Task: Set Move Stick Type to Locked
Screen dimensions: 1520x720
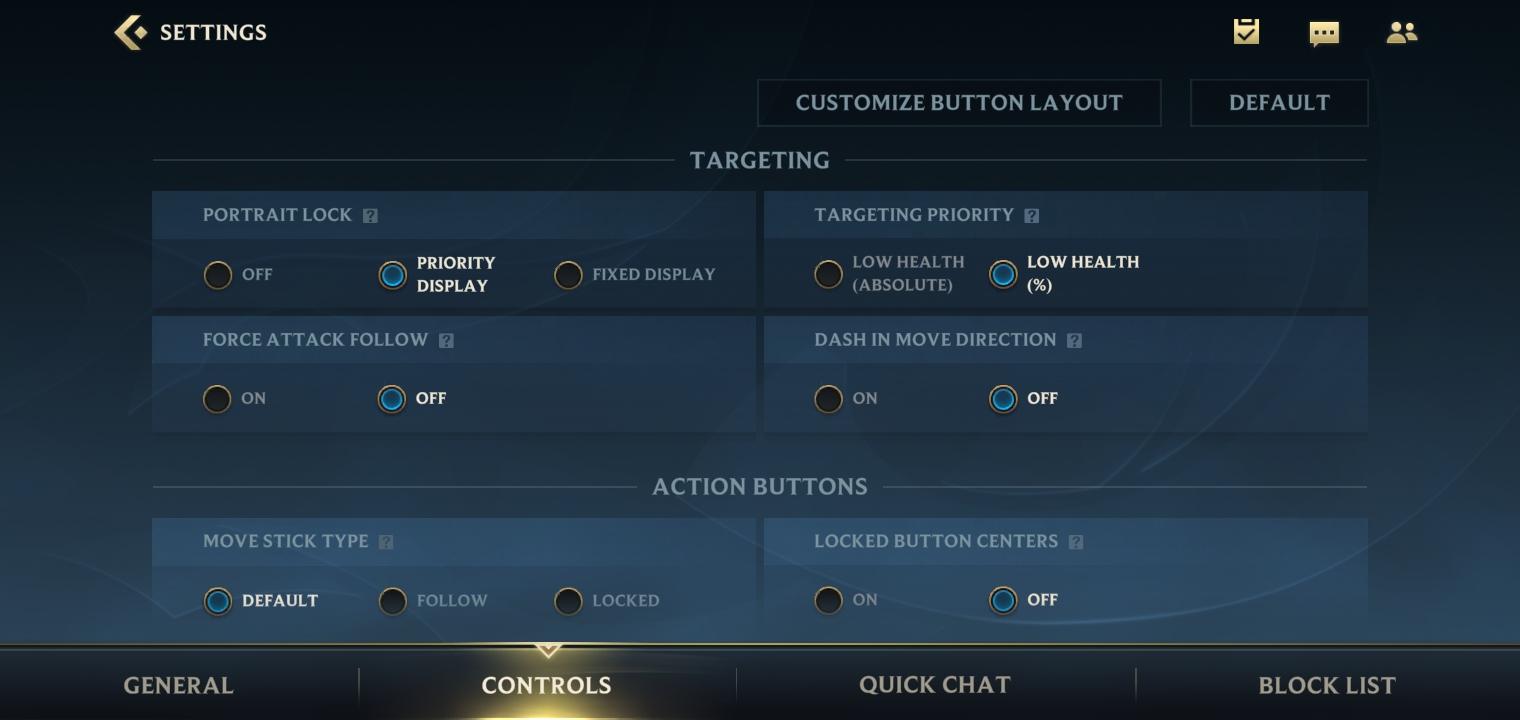Action: coord(568,601)
